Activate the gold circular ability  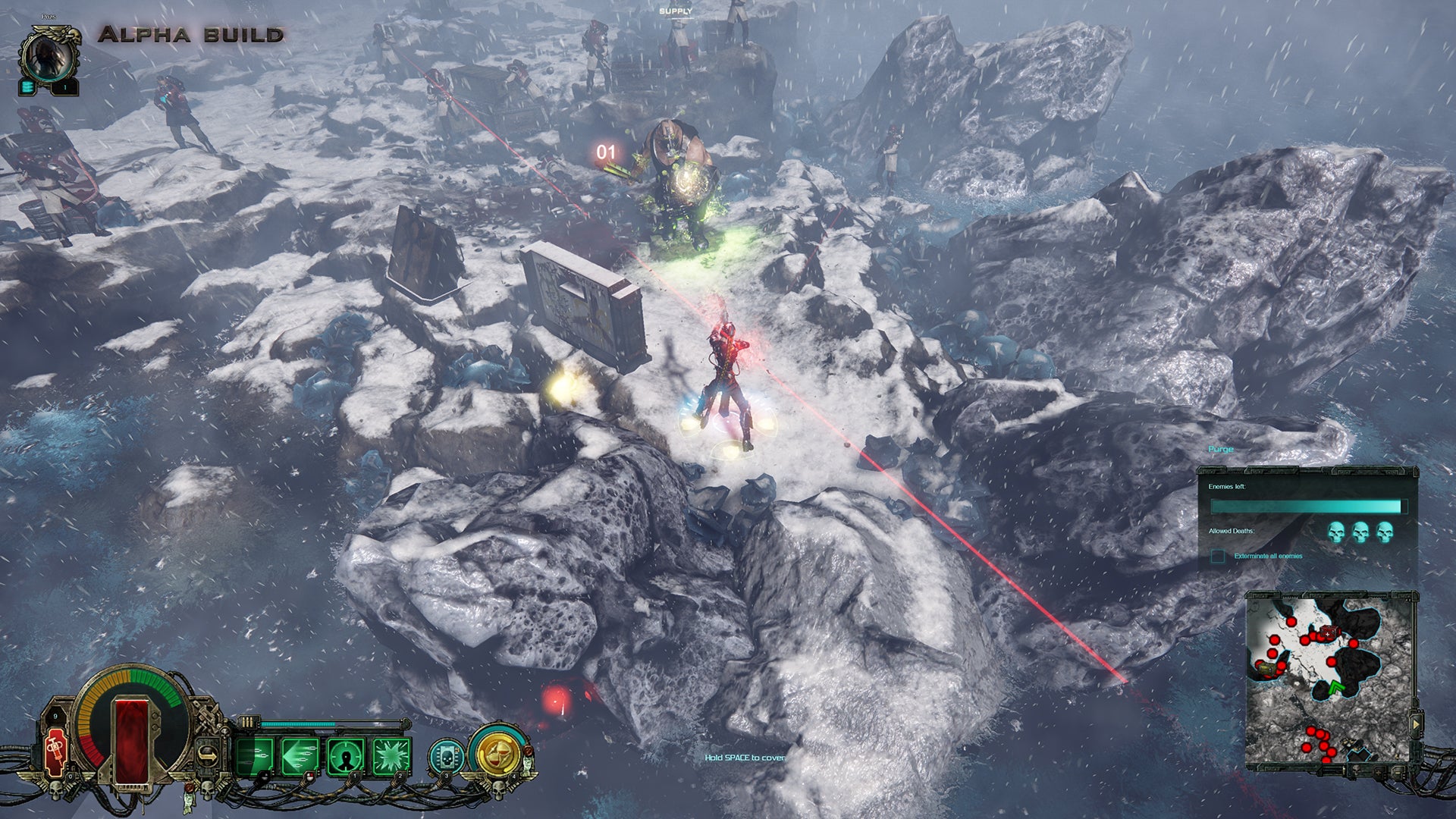click(x=498, y=755)
